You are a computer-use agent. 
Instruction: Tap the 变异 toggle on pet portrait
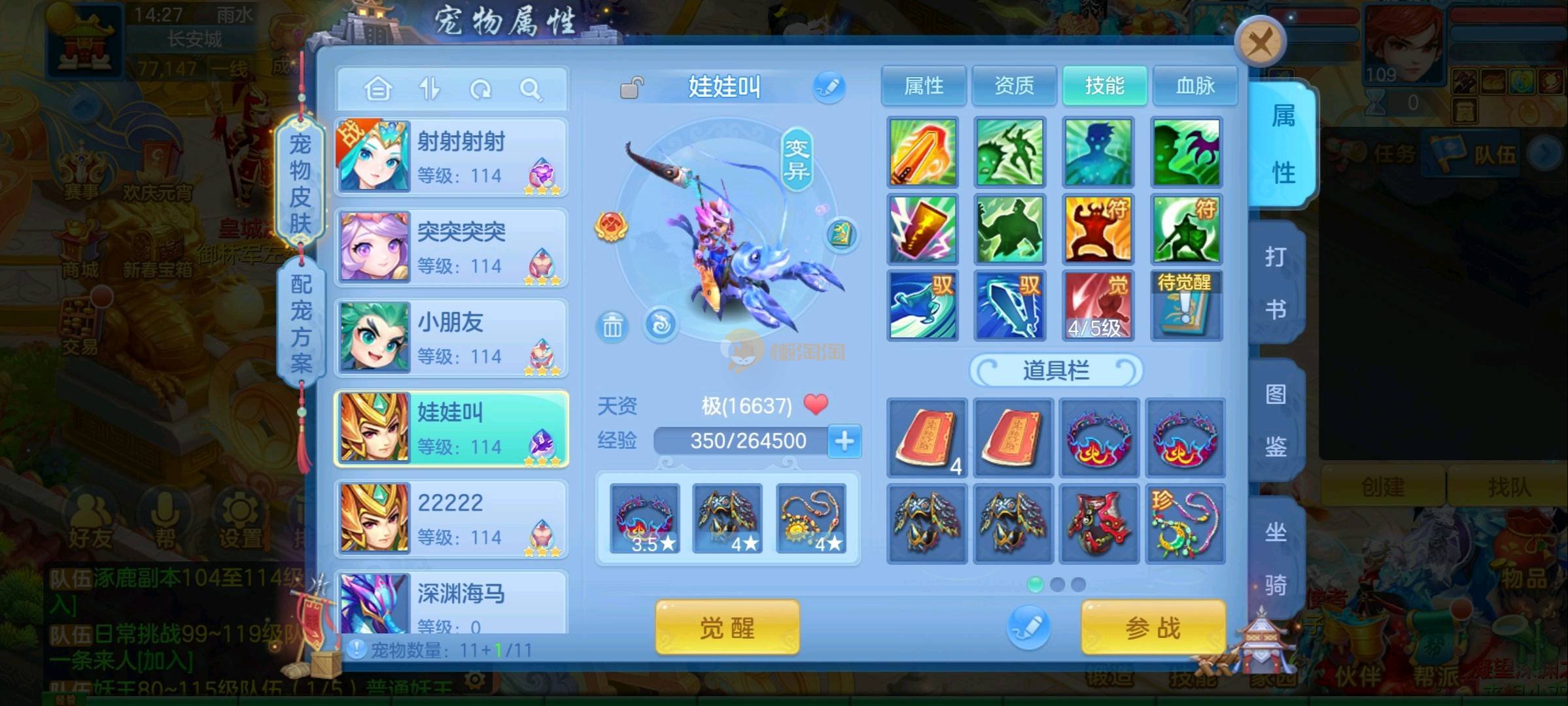(797, 160)
